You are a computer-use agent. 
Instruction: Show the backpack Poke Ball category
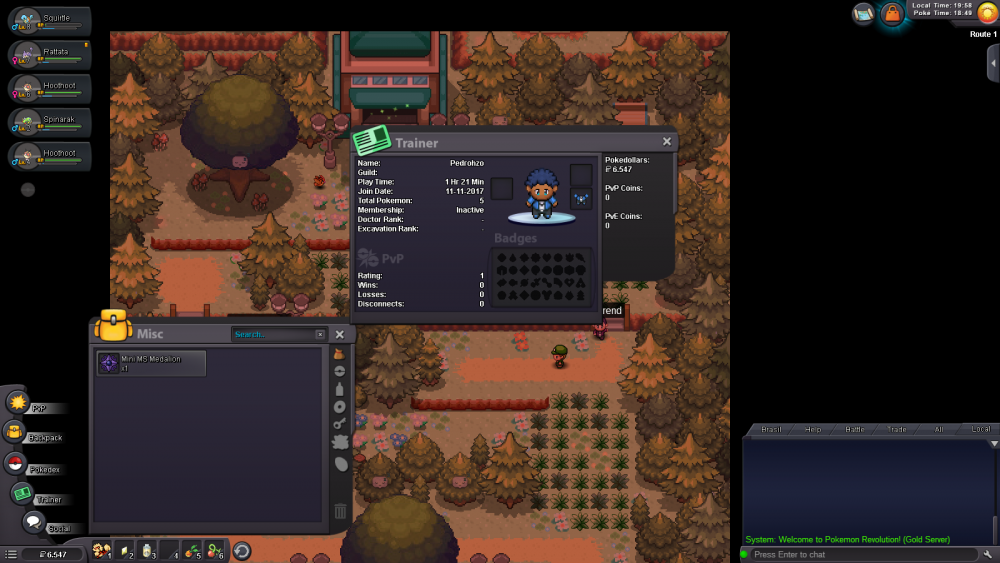(340, 371)
